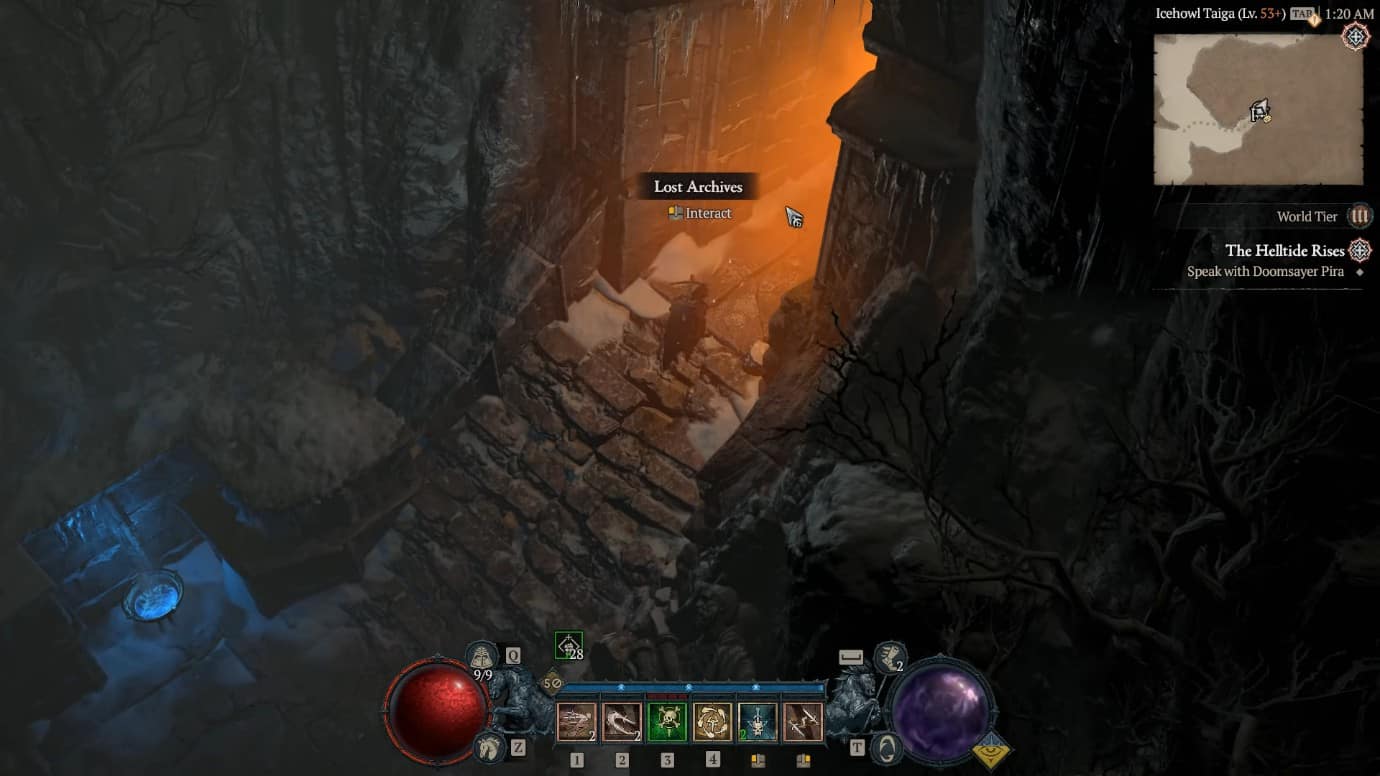Viewport: 1380px width, 776px height.
Task: Click the World Tier icon
Action: (1360, 216)
